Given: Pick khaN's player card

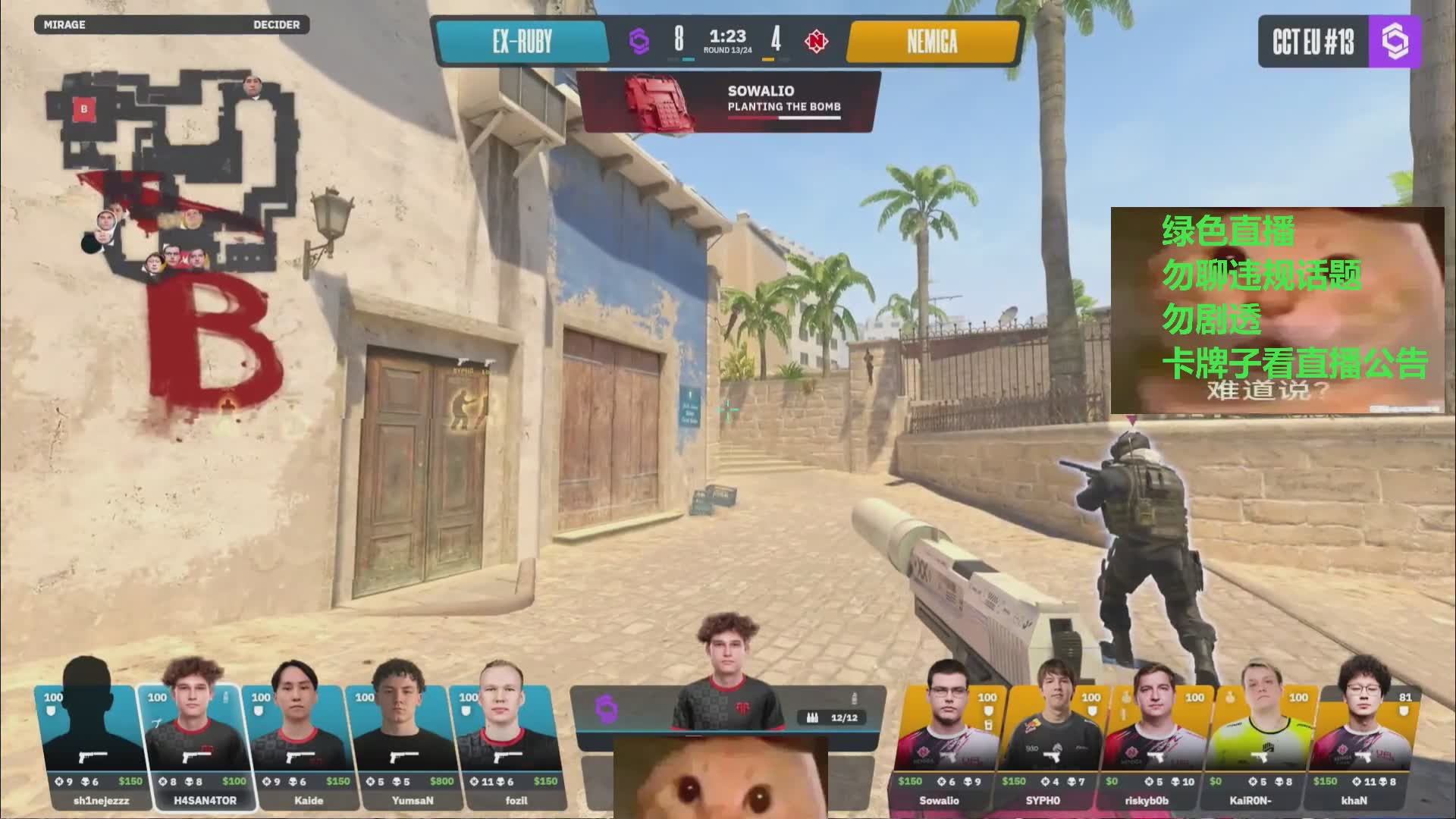Looking at the screenshot, I should [1362, 747].
